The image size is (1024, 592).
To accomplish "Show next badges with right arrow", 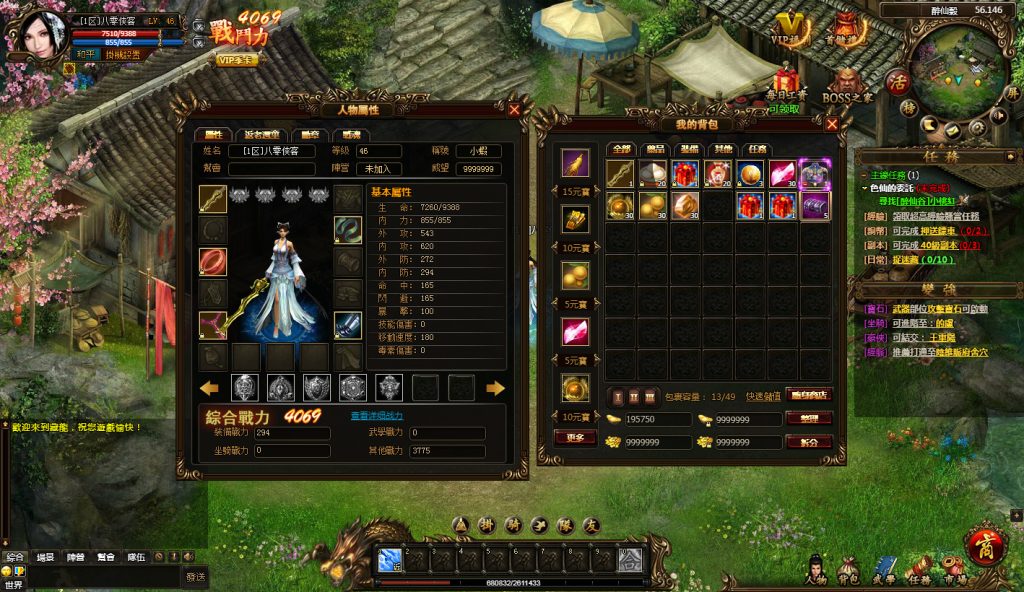I will pos(495,388).
